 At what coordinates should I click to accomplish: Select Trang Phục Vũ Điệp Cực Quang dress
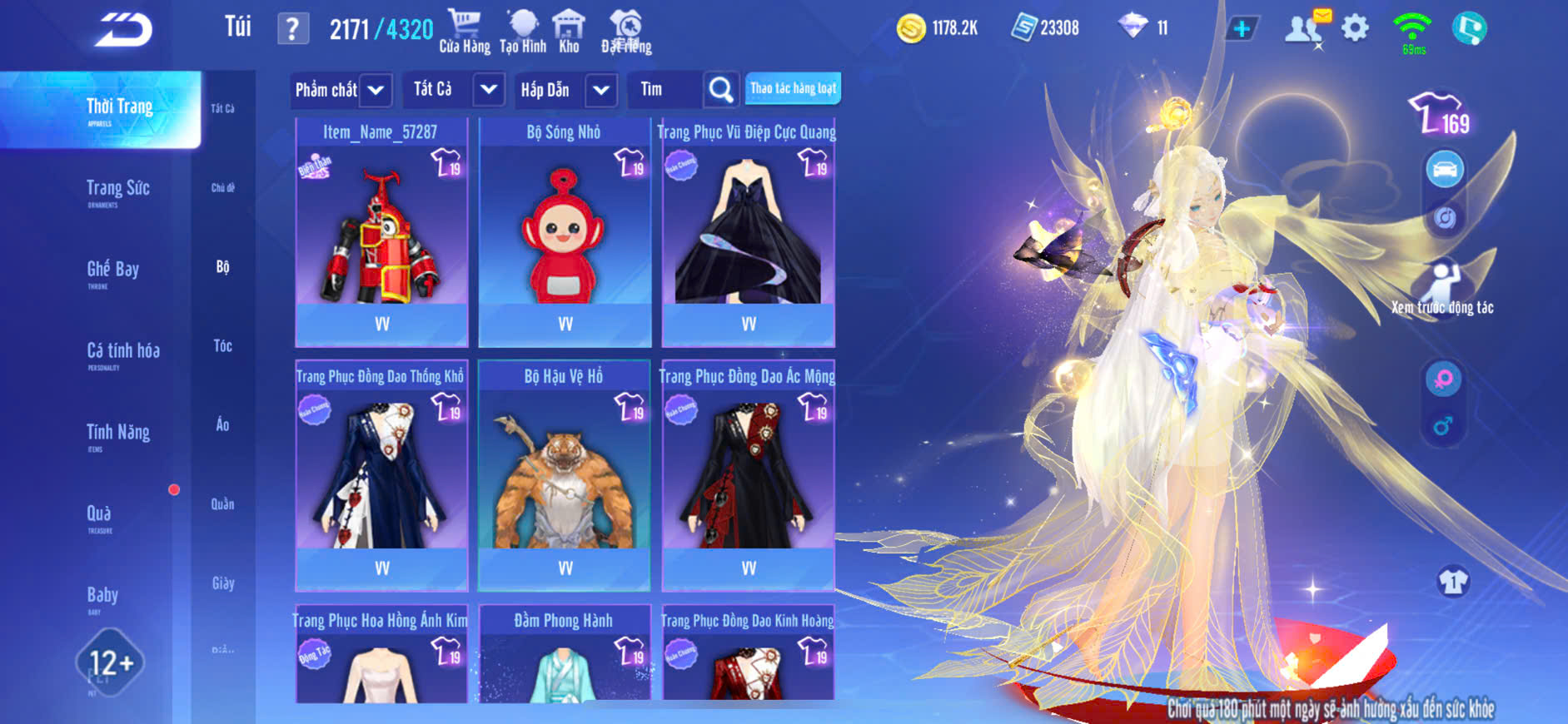tap(748, 233)
